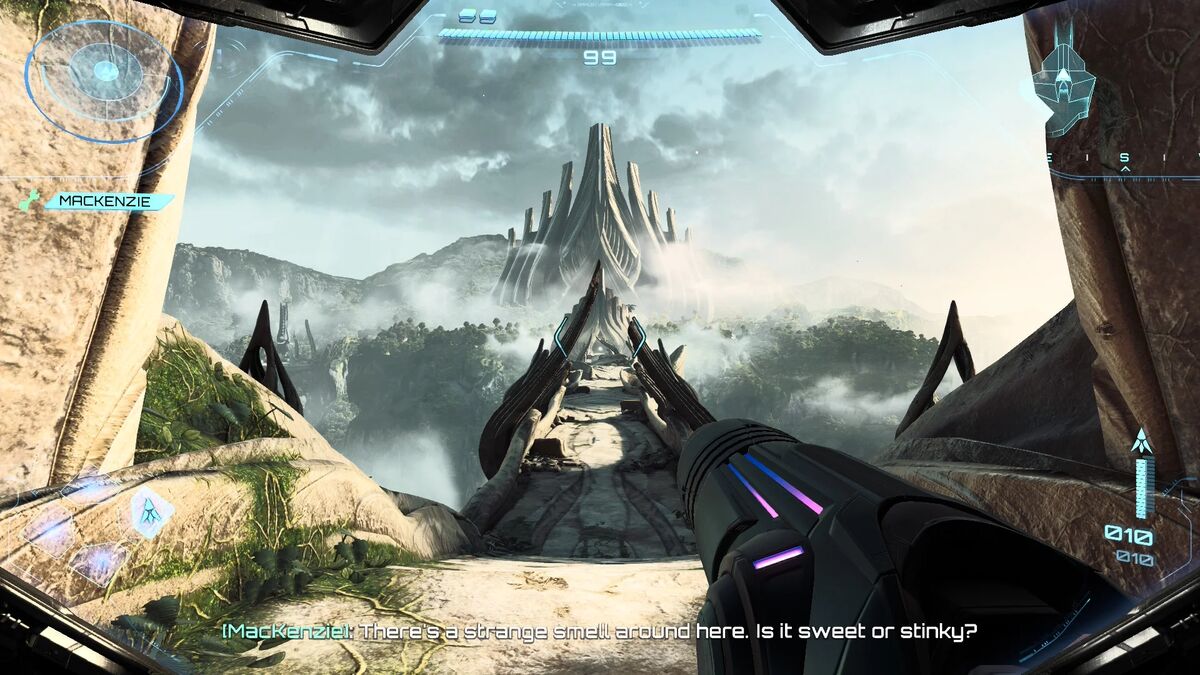Select the MacKenzie comms tag
The image size is (1200, 675).
109,201
